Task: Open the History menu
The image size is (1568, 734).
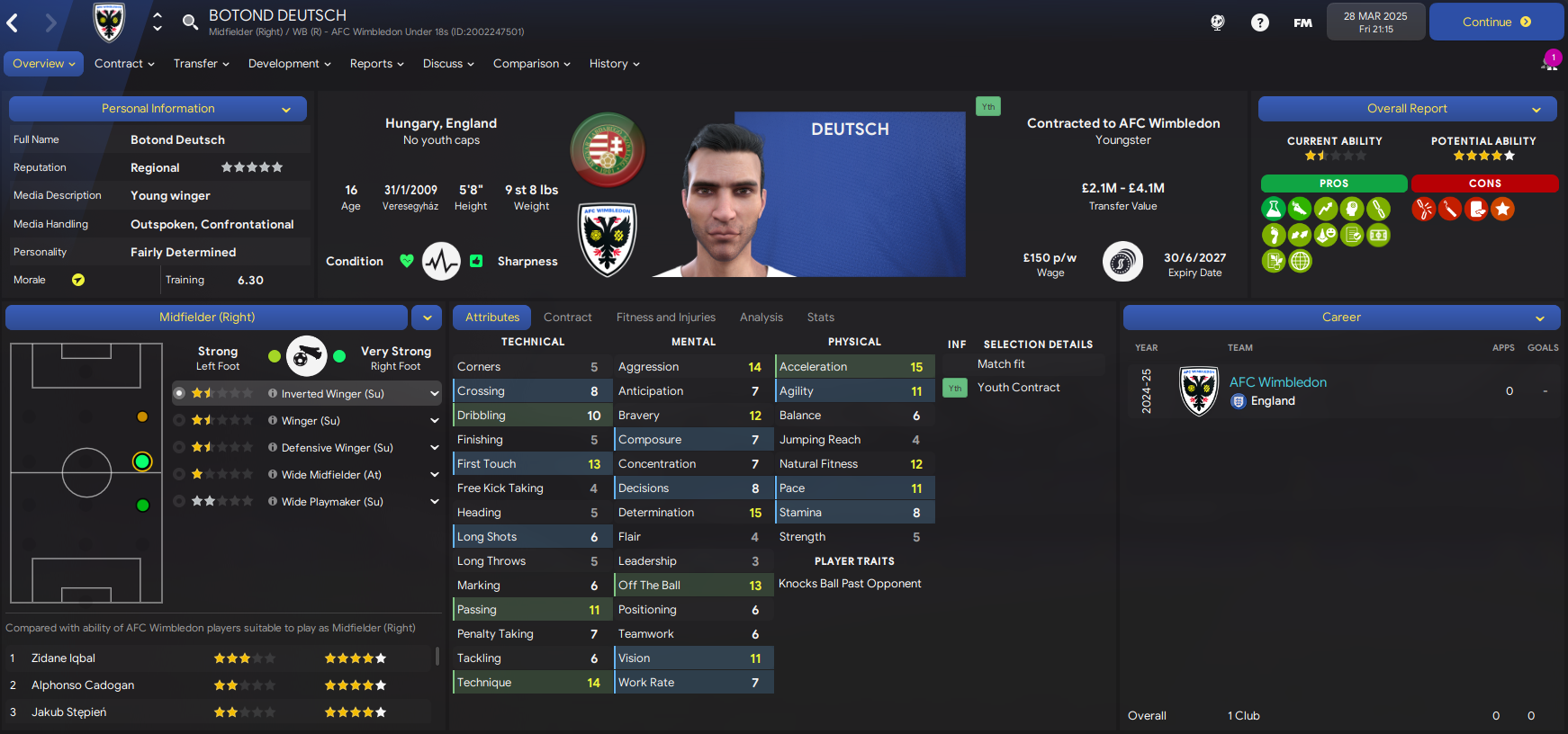Action: tap(614, 64)
